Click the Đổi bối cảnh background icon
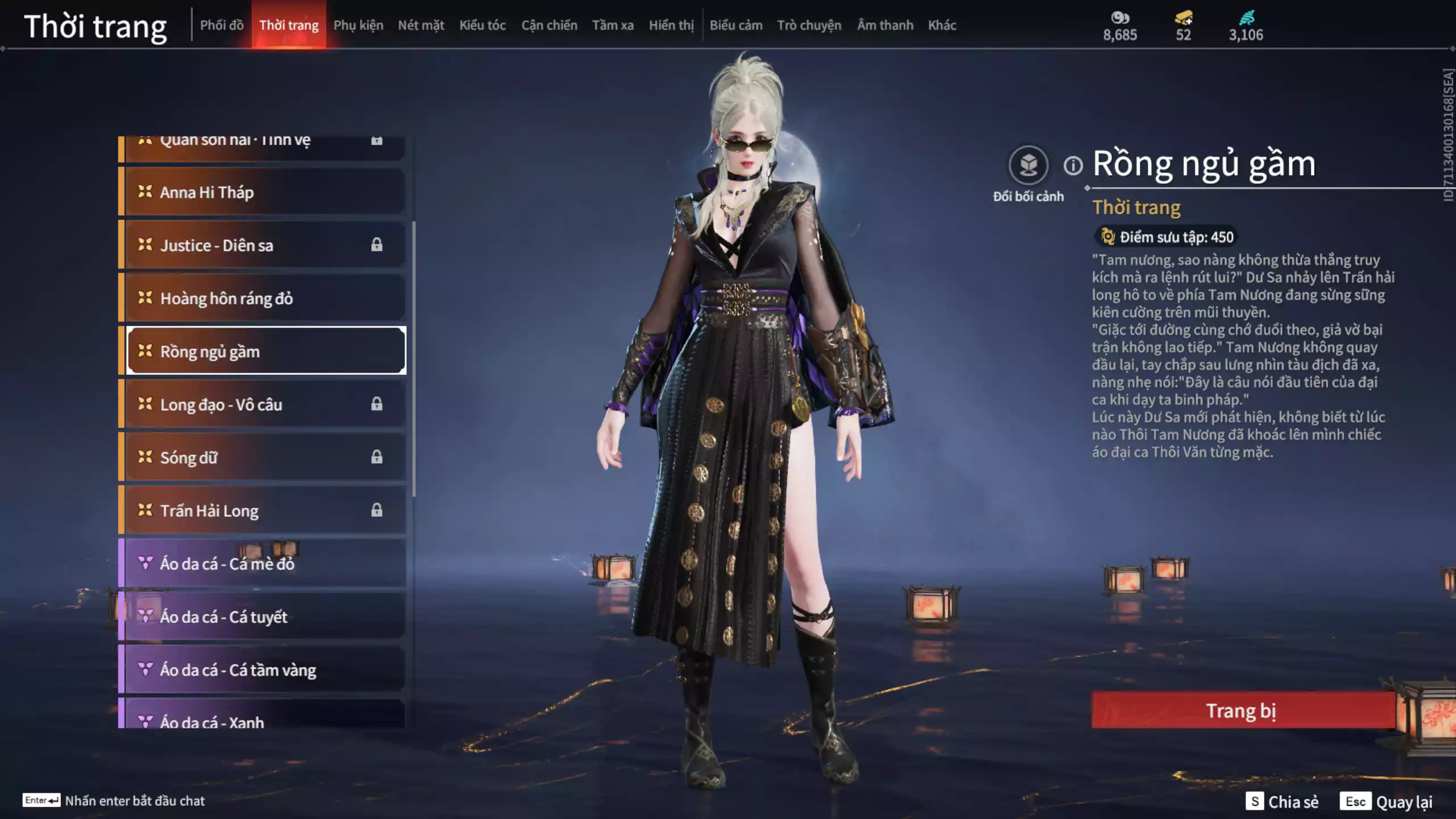Screen dimensions: 1456x819 point(1028,166)
